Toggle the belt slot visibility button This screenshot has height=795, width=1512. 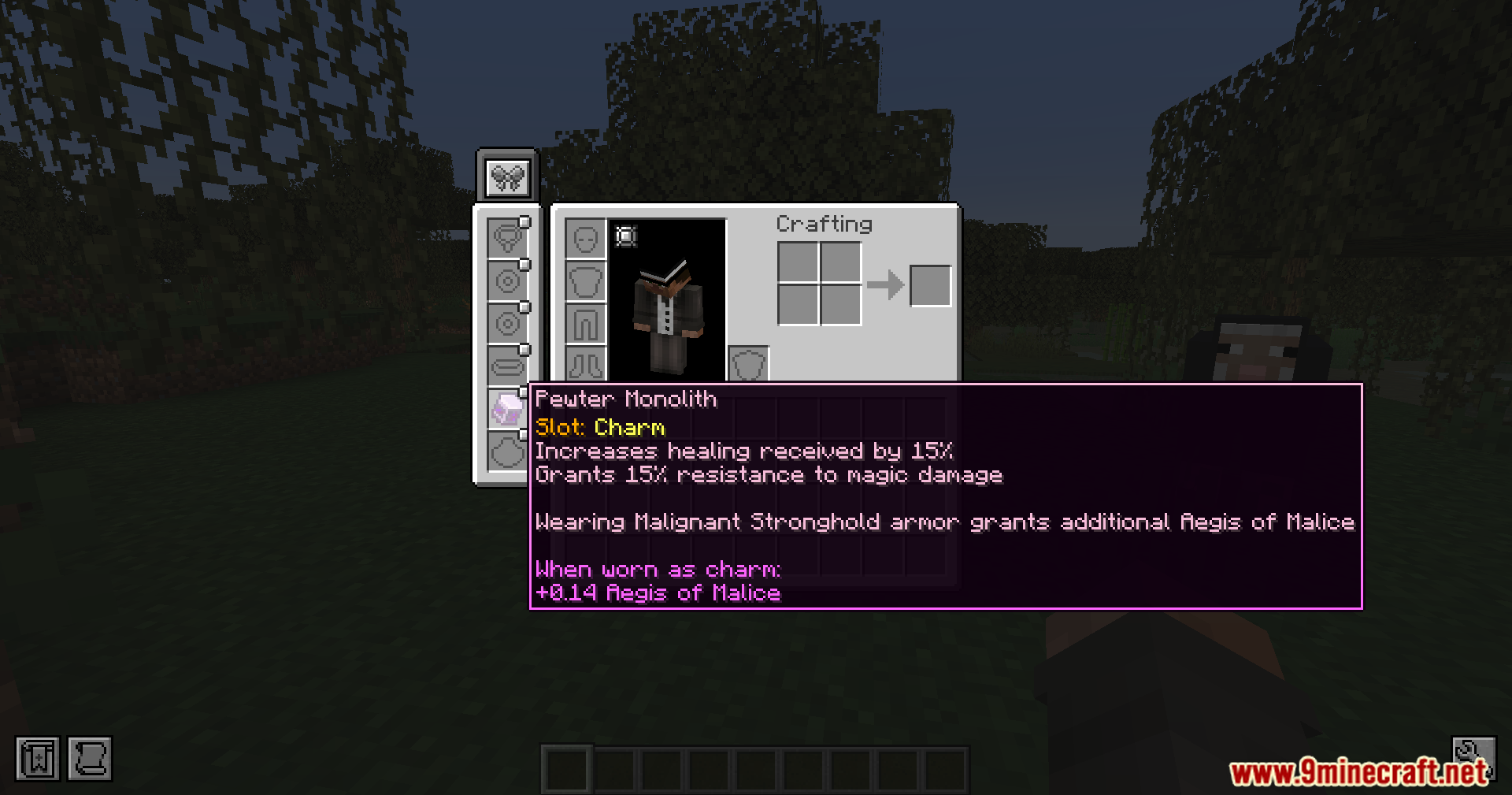tap(524, 350)
